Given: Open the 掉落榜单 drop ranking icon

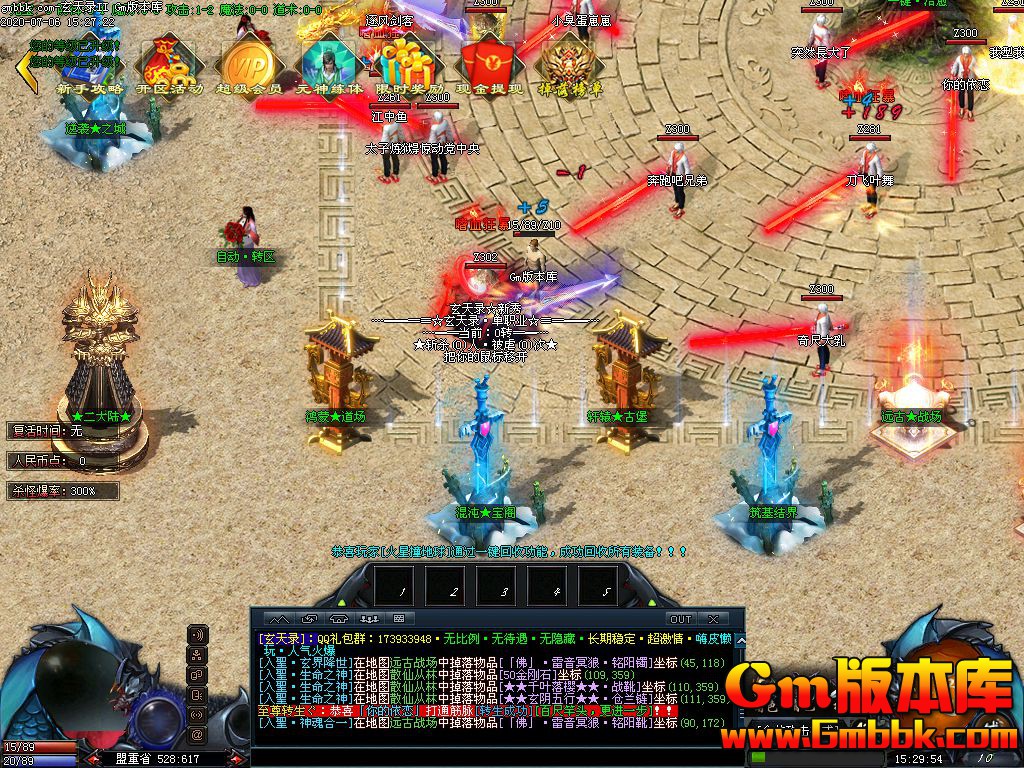Looking at the screenshot, I should [x=569, y=67].
